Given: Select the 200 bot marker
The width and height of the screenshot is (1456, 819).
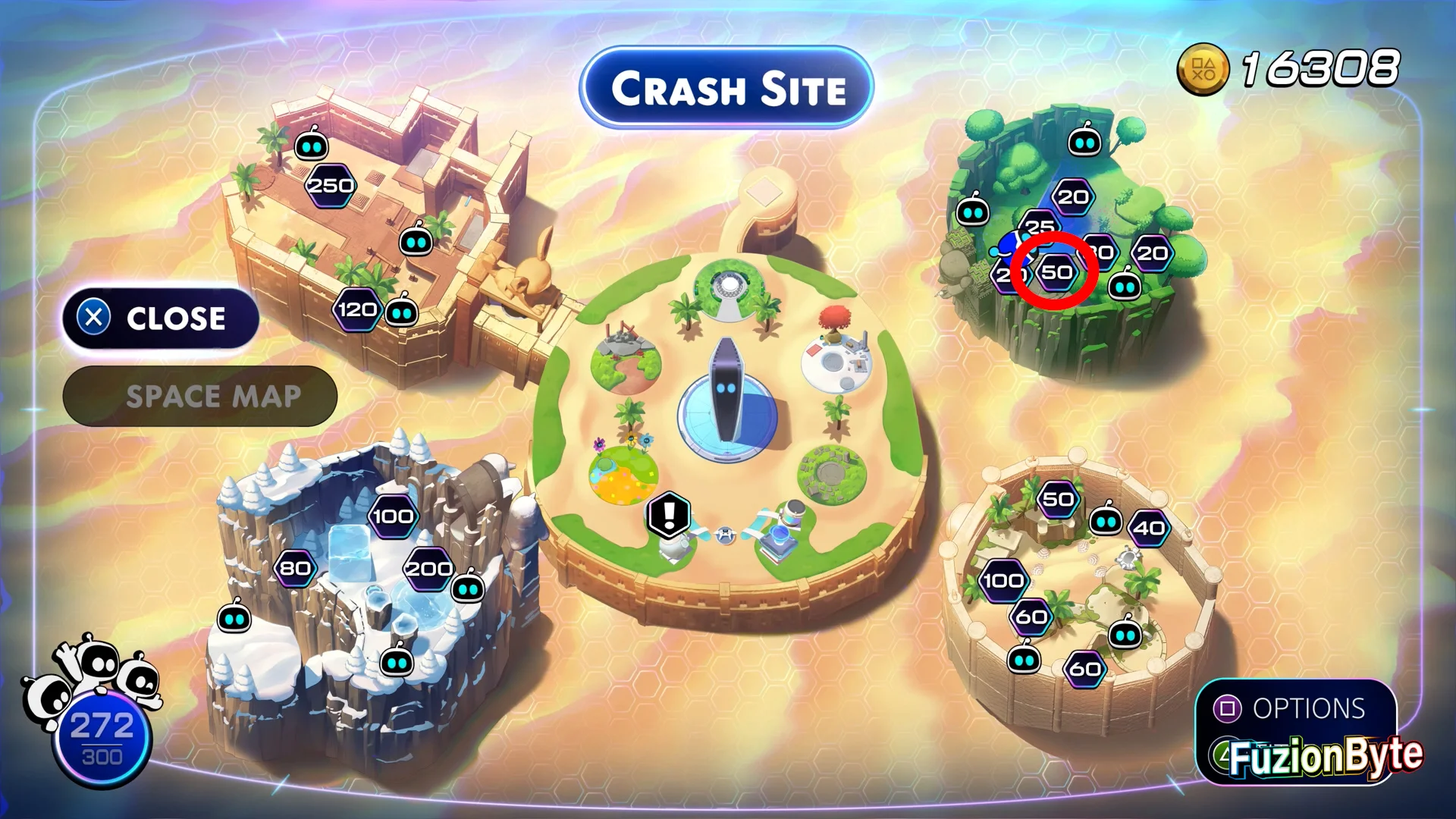Looking at the screenshot, I should click(428, 569).
